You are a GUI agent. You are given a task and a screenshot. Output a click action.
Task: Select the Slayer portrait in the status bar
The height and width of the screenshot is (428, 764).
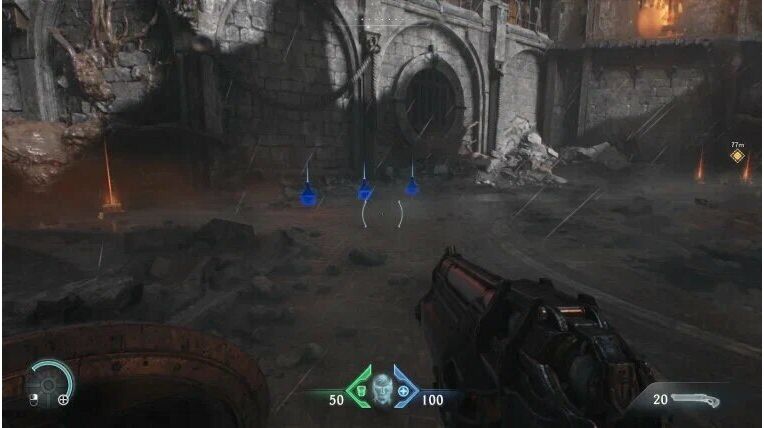pos(381,389)
